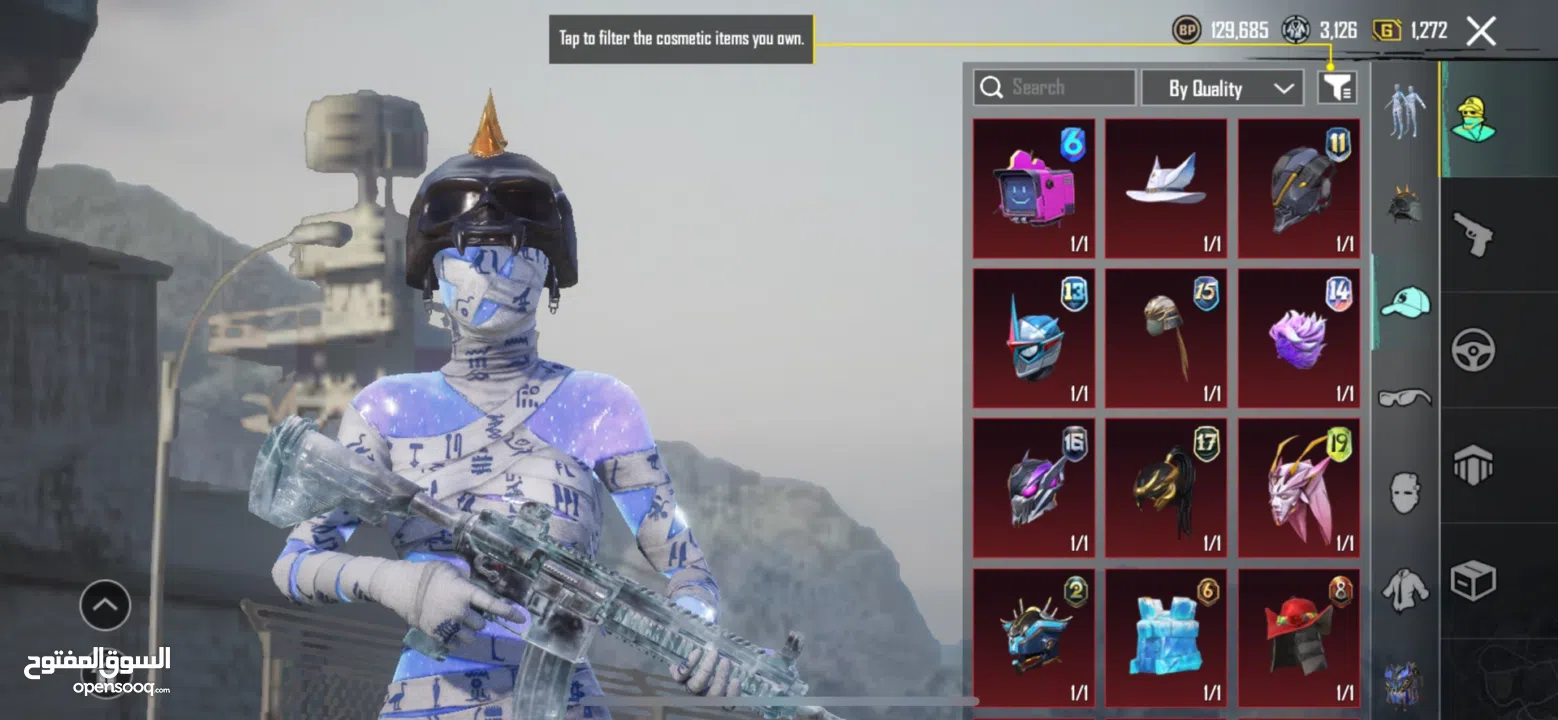Equip the blue robot helmet
1558x720 pixels.
click(x=1033, y=338)
